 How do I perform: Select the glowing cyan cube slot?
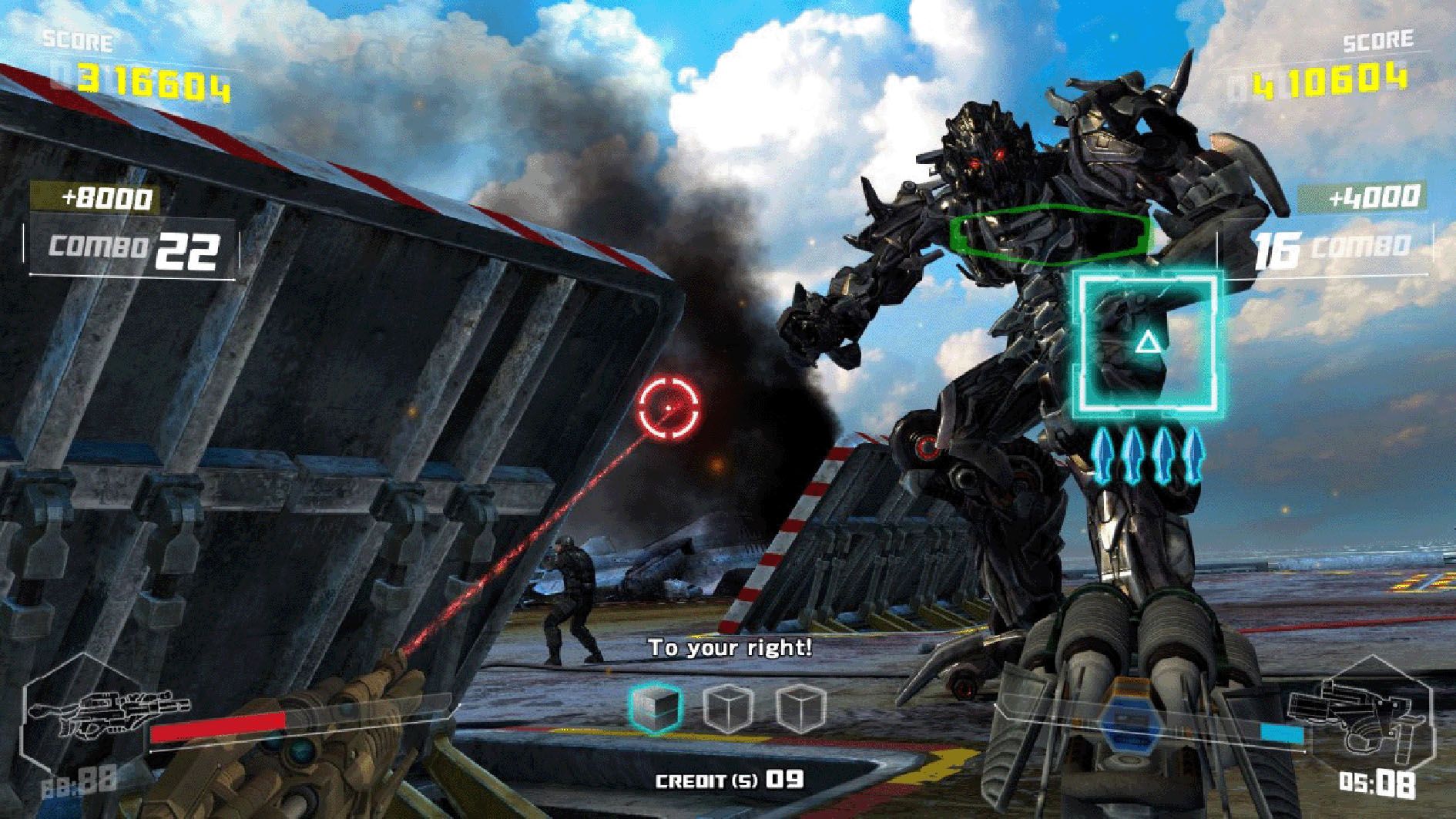(x=656, y=707)
